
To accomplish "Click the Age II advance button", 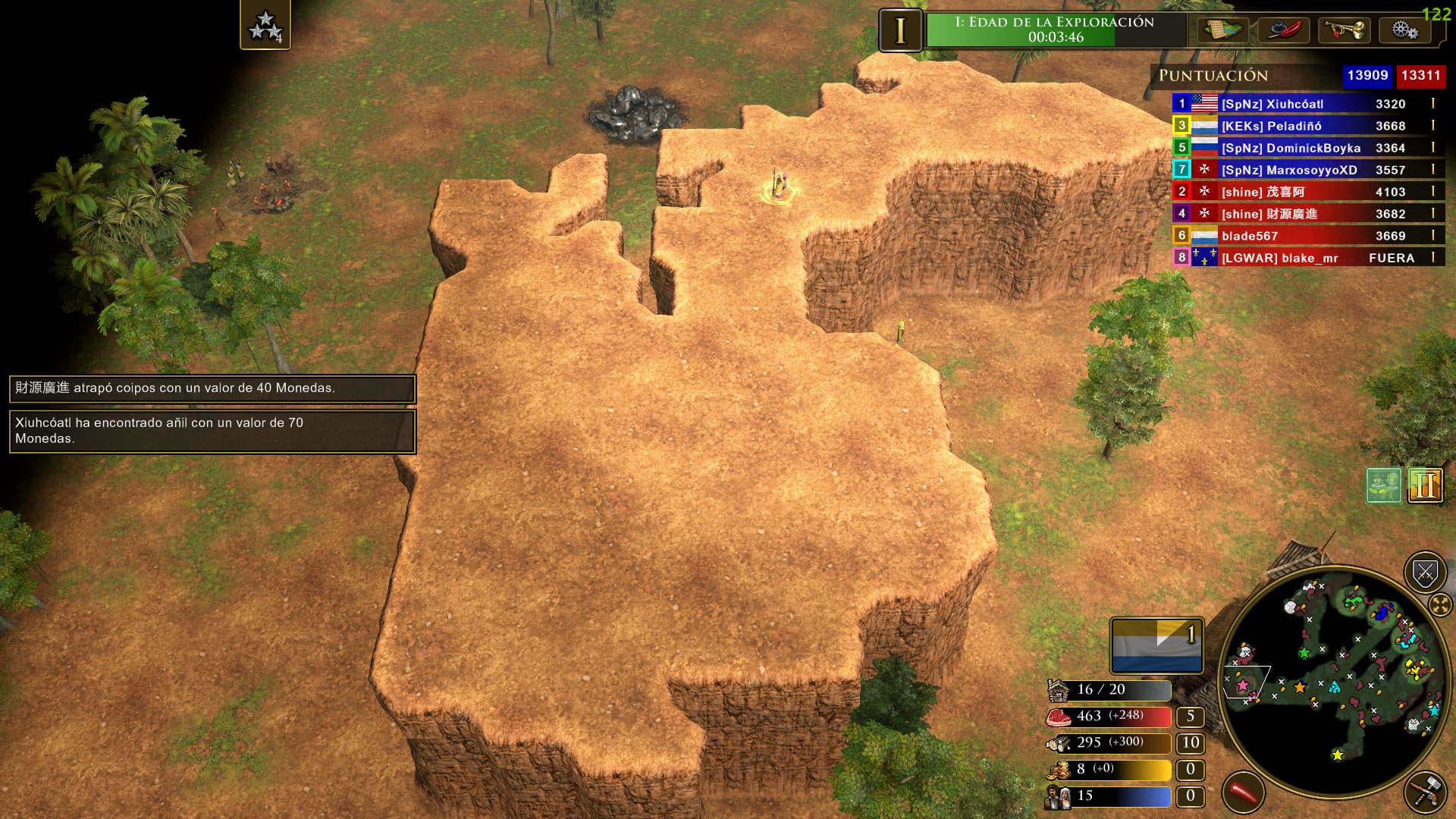I will click(1425, 485).
